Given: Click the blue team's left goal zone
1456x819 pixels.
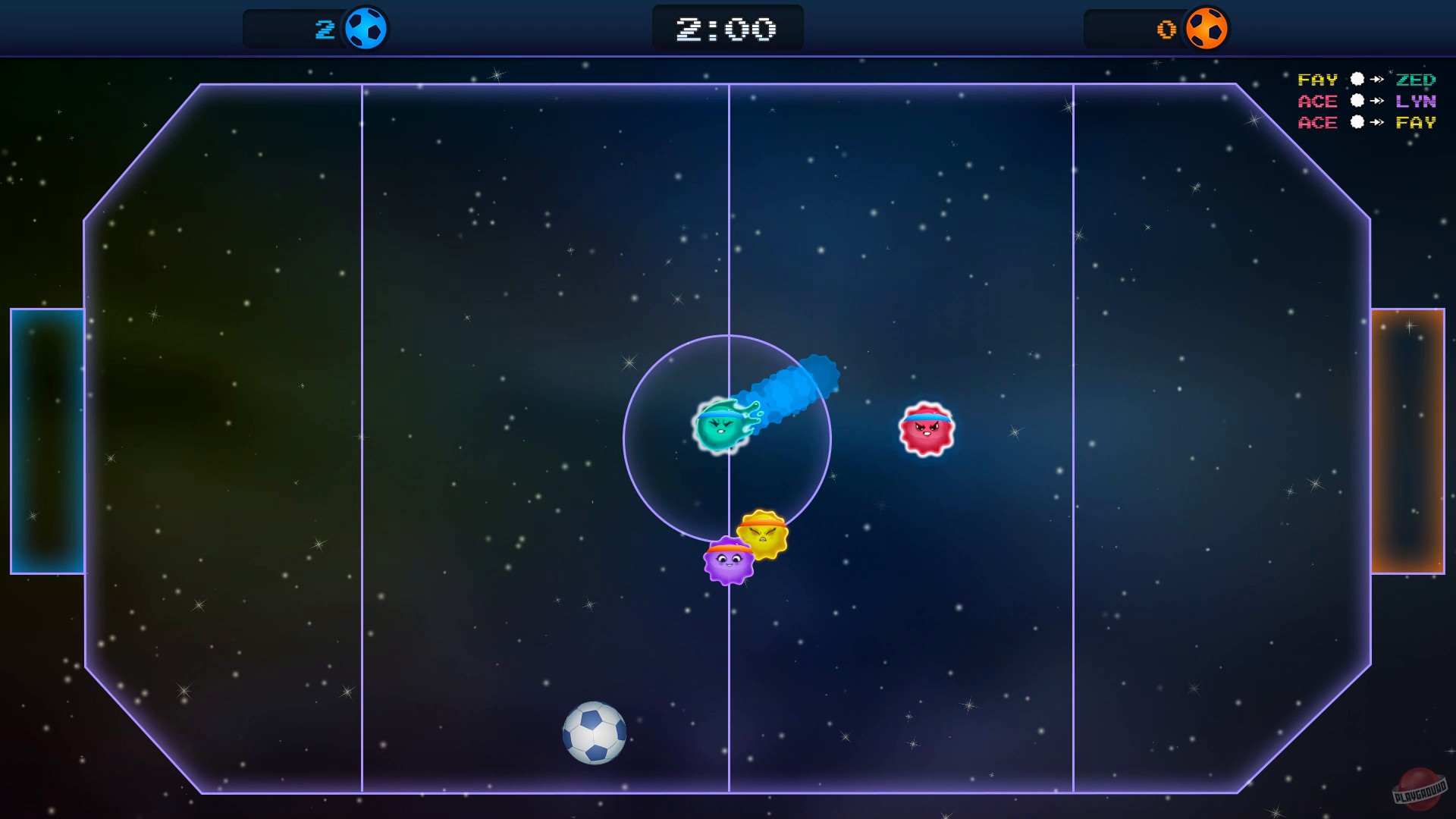Looking at the screenshot, I should click(48, 440).
